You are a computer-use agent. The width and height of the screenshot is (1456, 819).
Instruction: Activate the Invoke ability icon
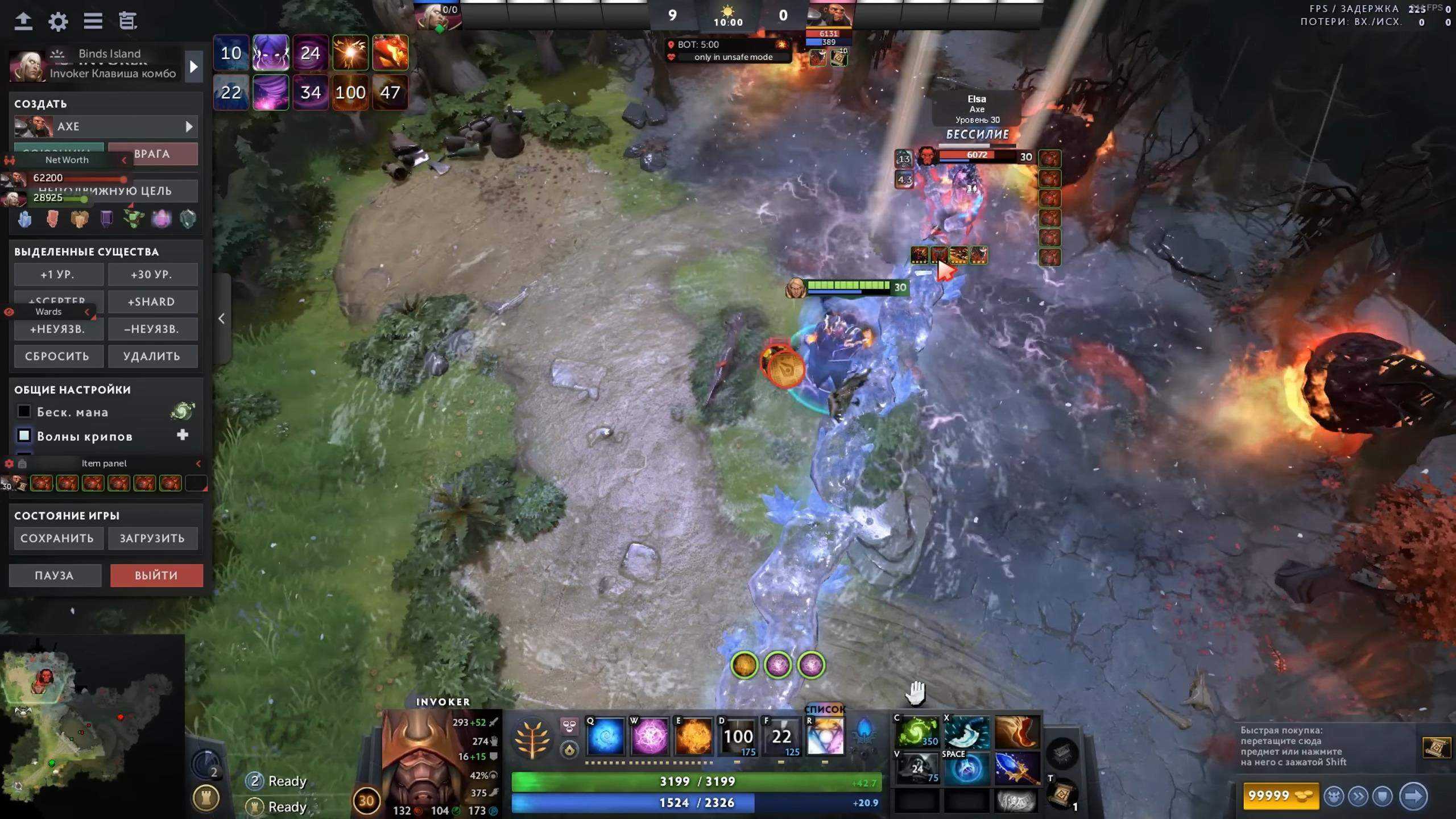pyautogui.click(x=825, y=737)
